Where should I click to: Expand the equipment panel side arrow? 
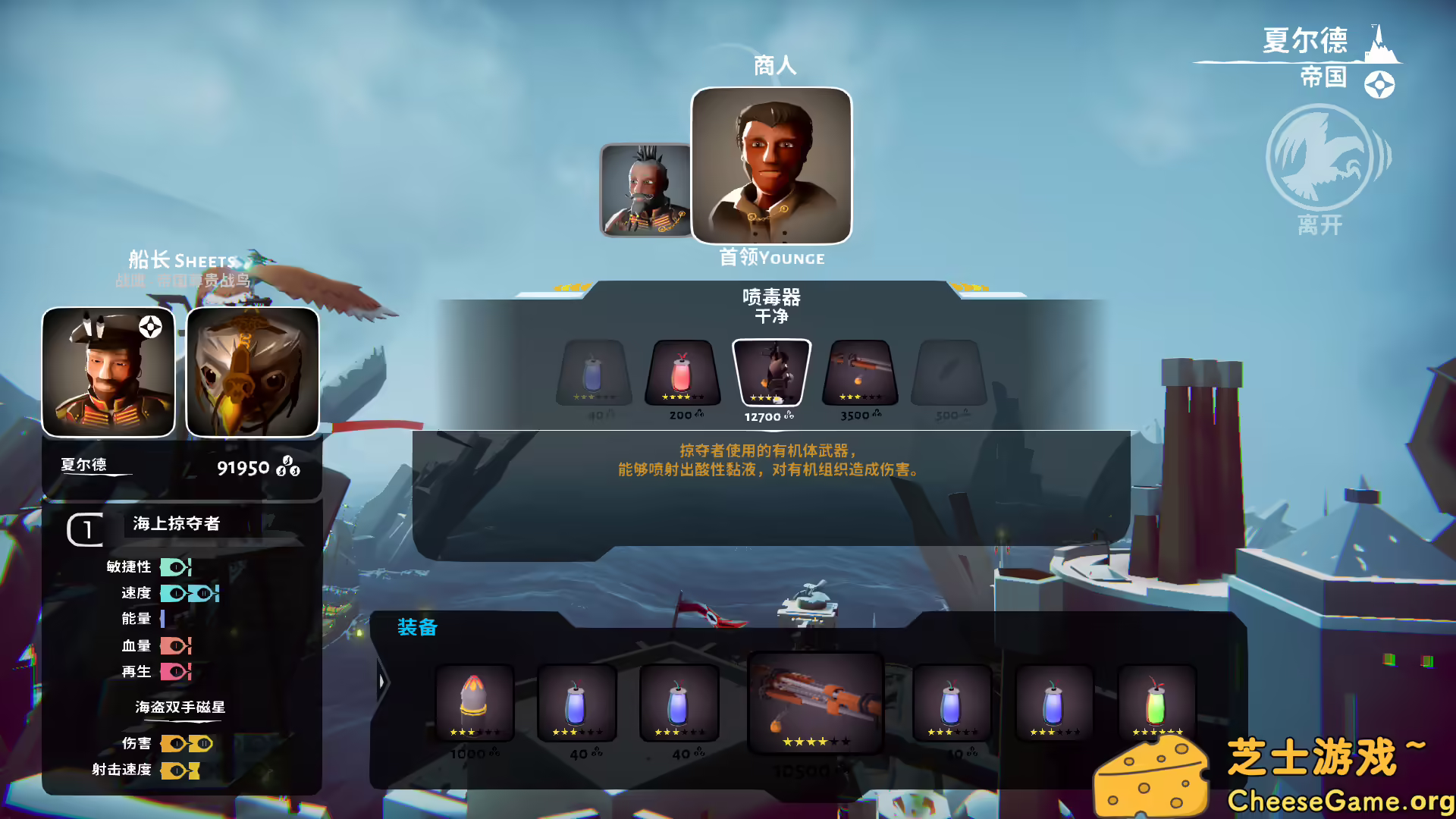[x=381, y=681]
